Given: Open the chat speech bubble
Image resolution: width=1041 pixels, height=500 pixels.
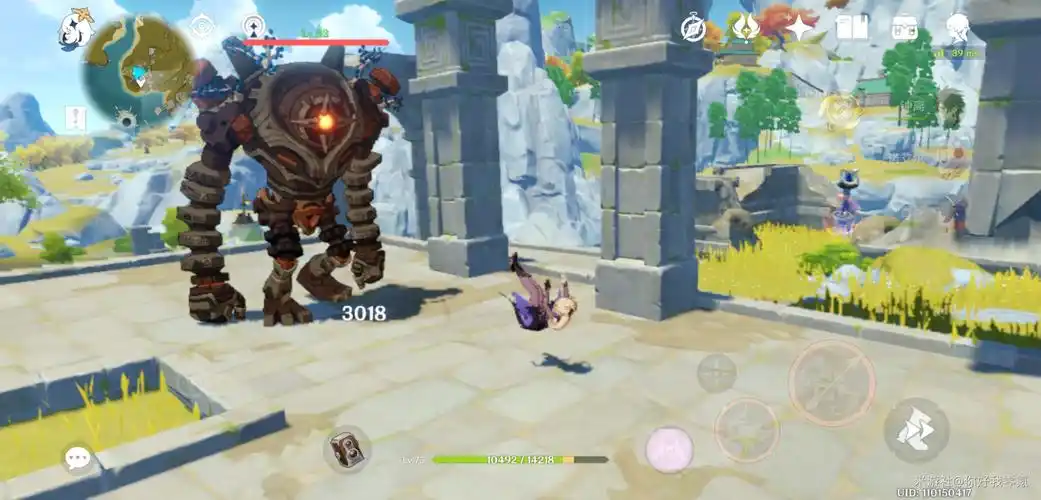Looking at the screenshot, I should [x=78, y=459].
